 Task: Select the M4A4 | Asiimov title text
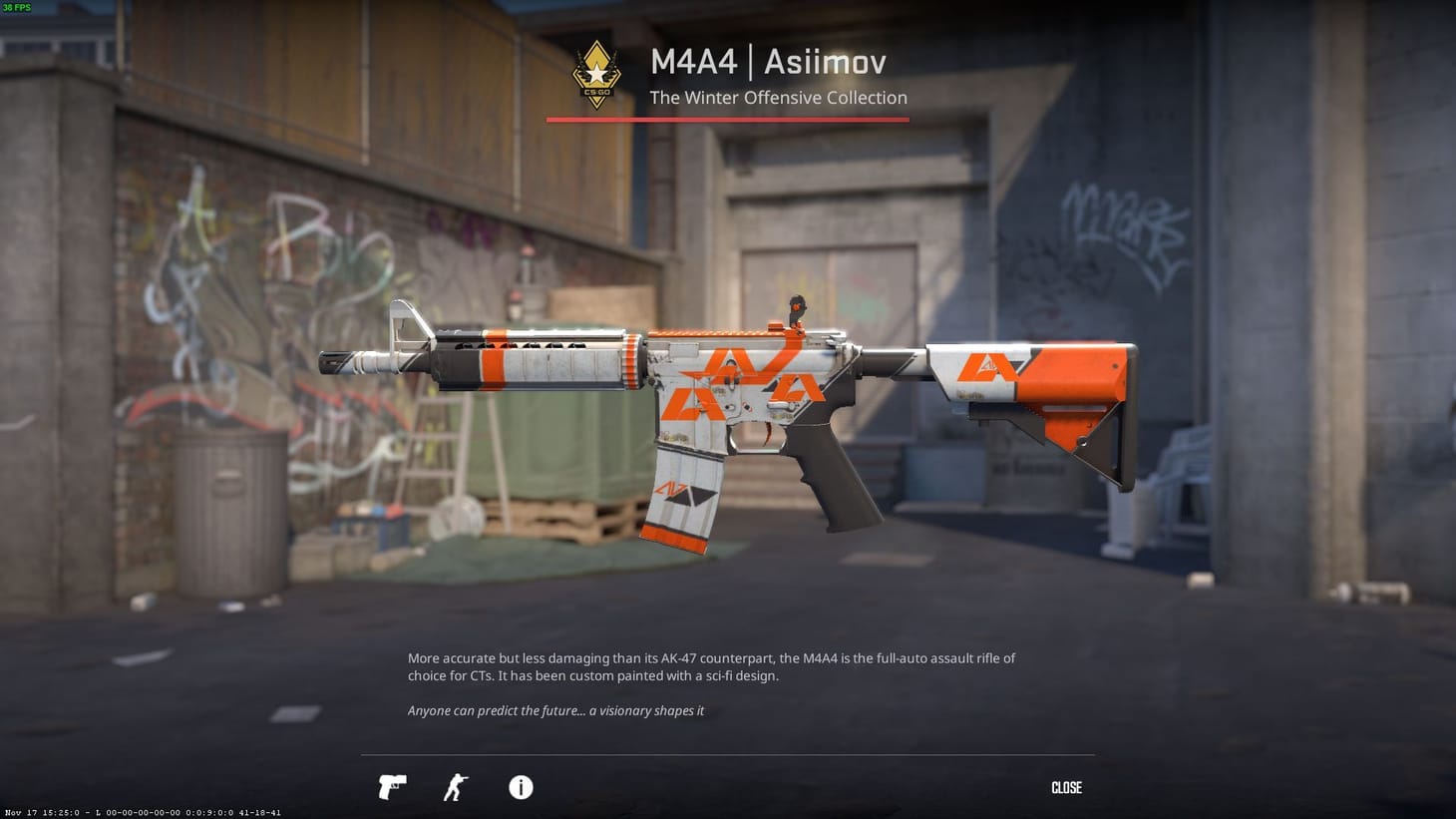coord(768,62)
